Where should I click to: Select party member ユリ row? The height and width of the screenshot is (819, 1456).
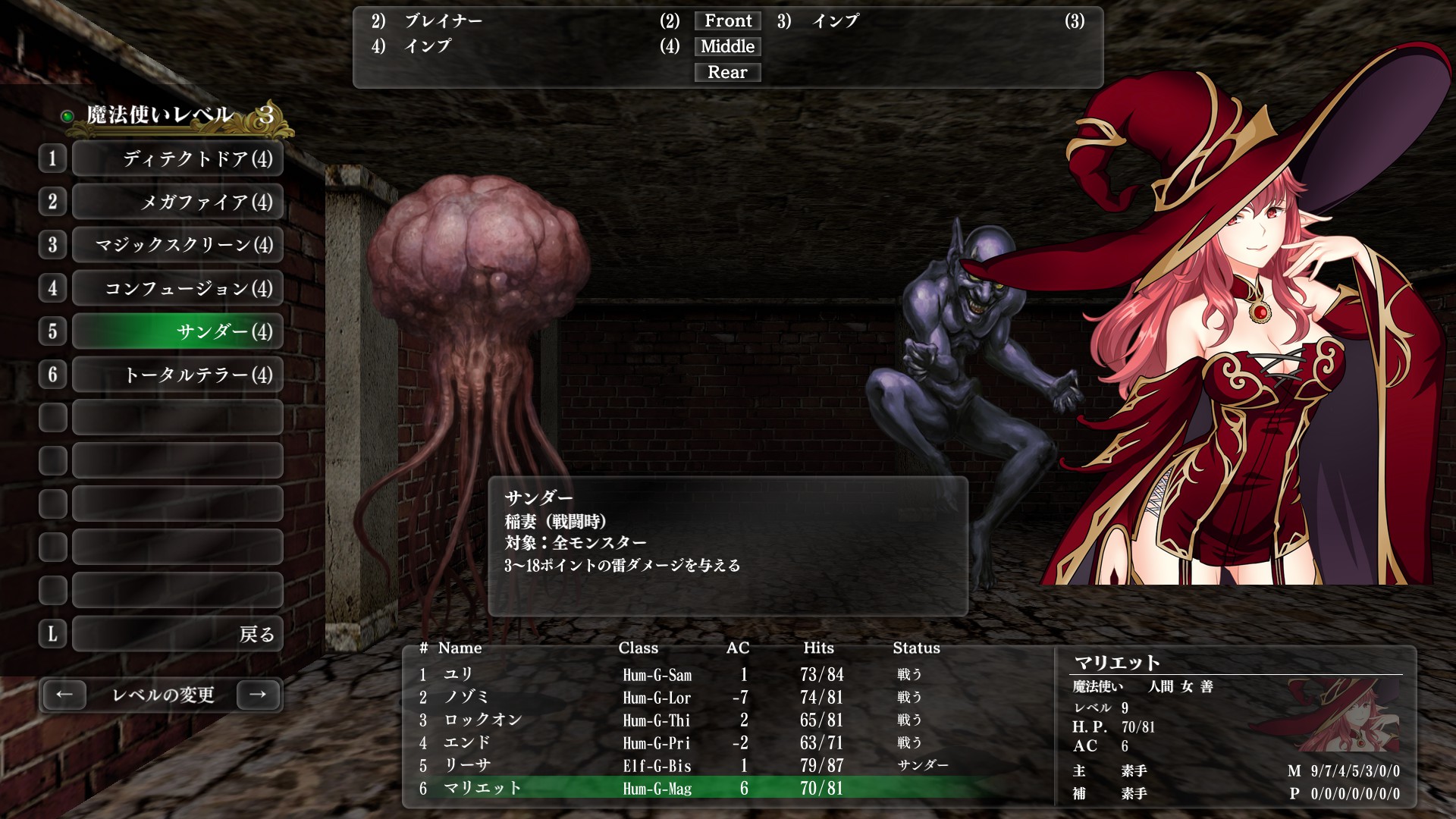click(x=682, y=674)
